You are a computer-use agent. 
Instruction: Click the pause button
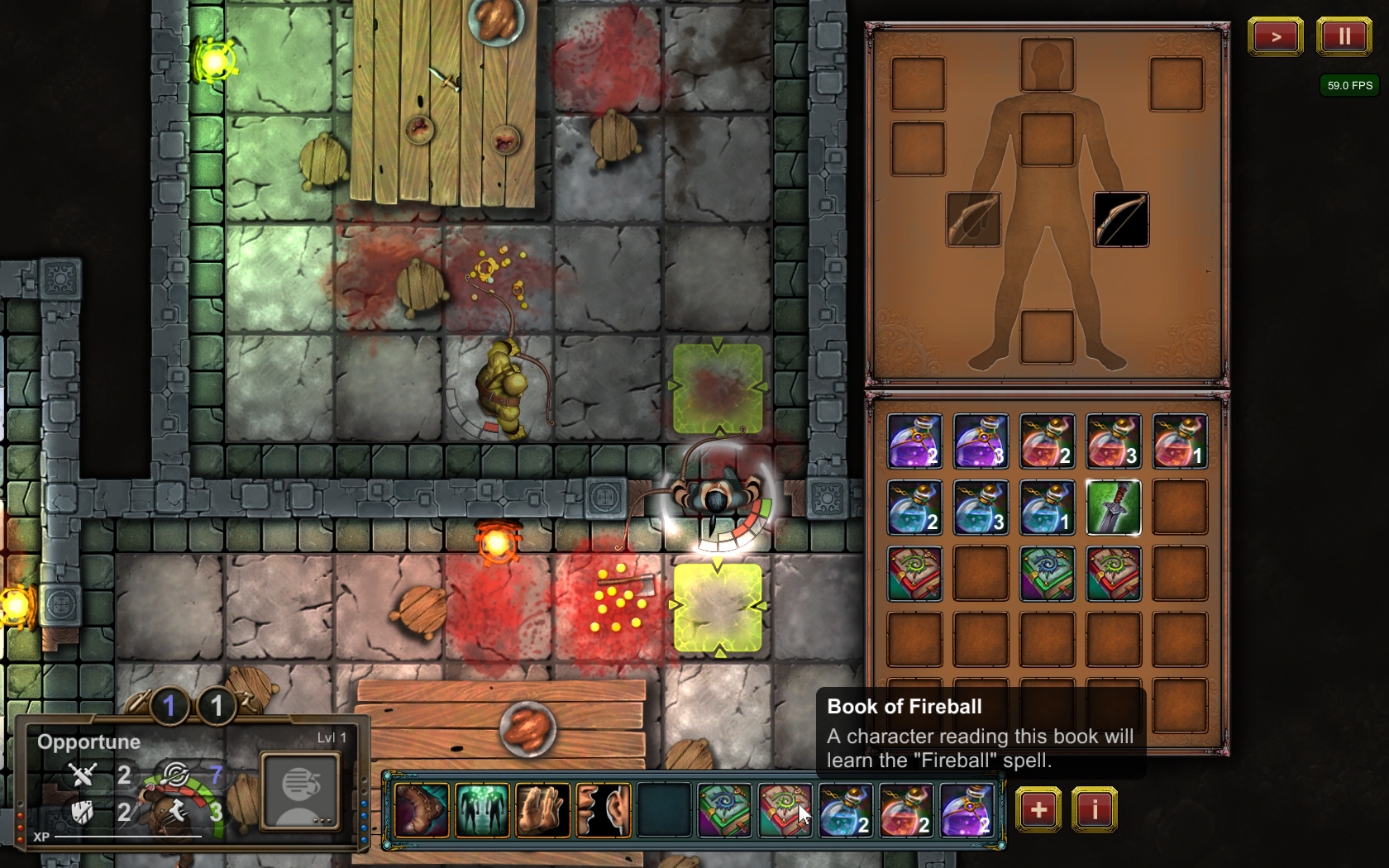(x=1344, y=36)
